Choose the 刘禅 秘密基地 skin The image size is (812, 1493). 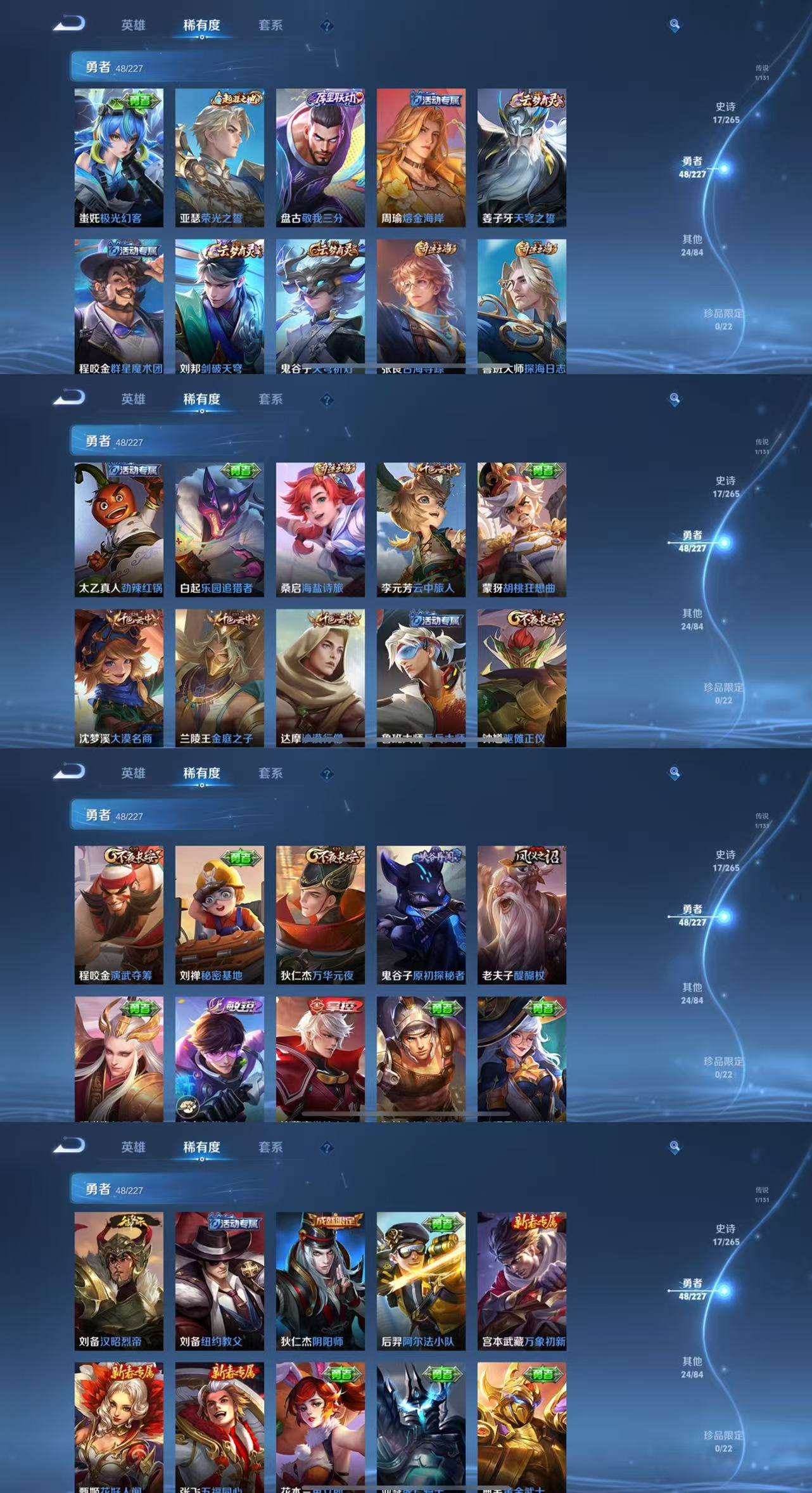(x=219, y=914)
